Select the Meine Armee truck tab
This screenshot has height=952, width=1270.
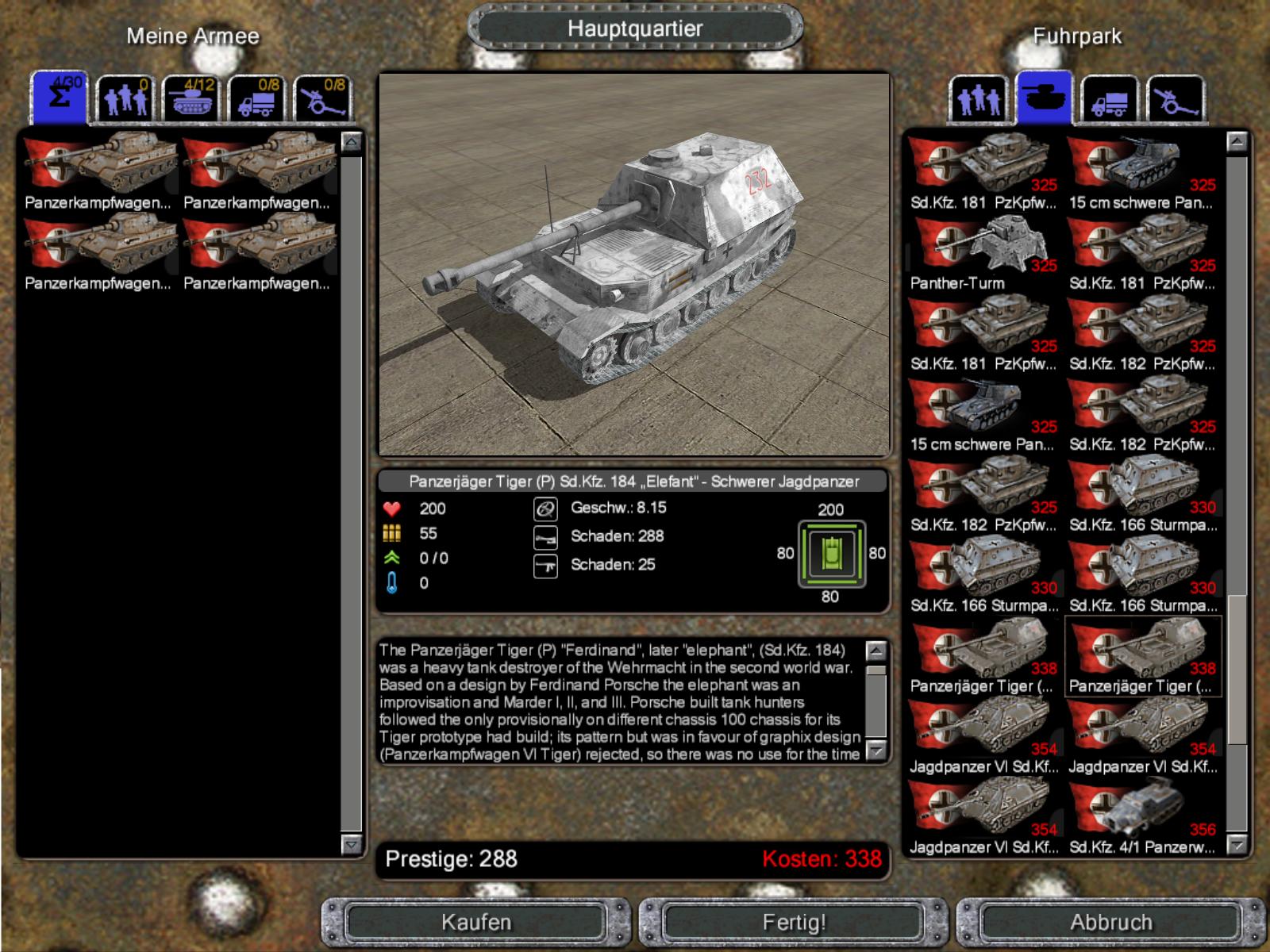tap(256, 100)
